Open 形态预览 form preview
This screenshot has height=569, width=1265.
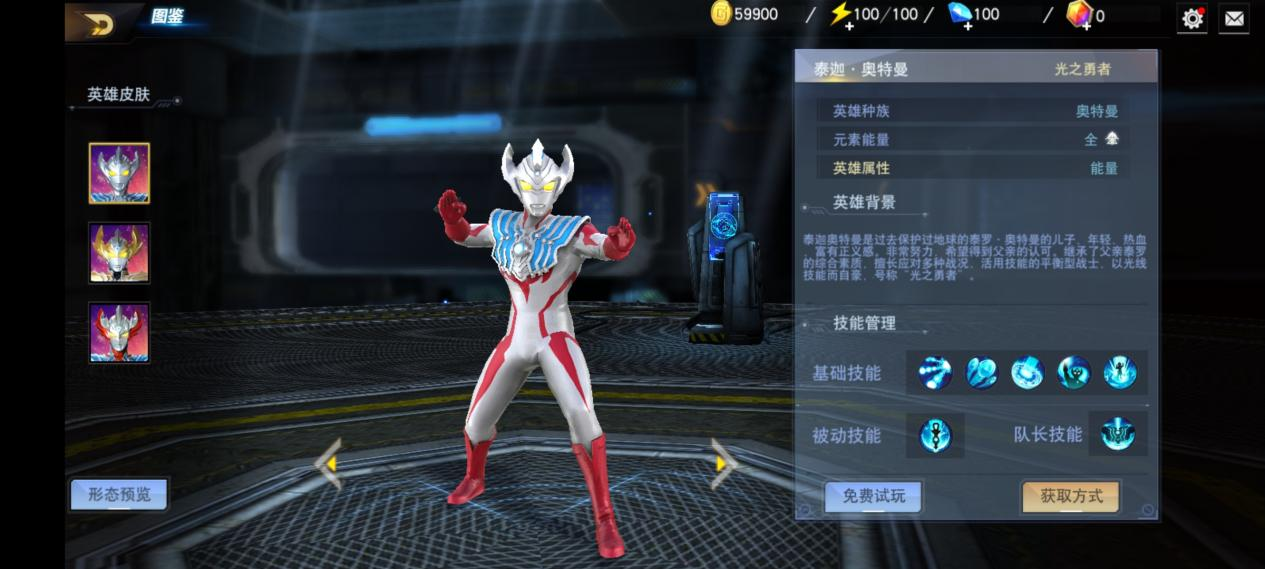[x=119, y=494]
